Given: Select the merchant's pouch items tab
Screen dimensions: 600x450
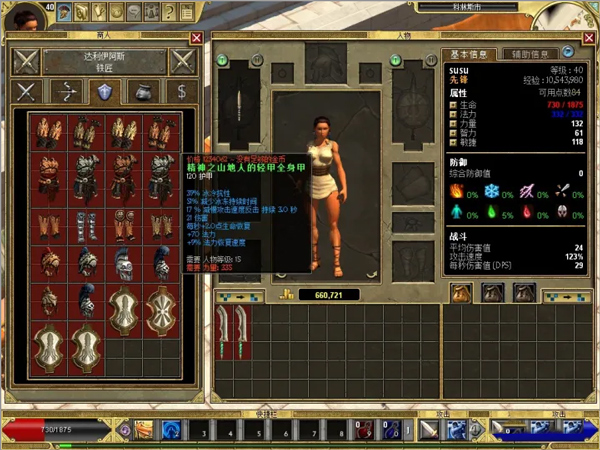Looking at the screenshot, I should tap(141, 92).
